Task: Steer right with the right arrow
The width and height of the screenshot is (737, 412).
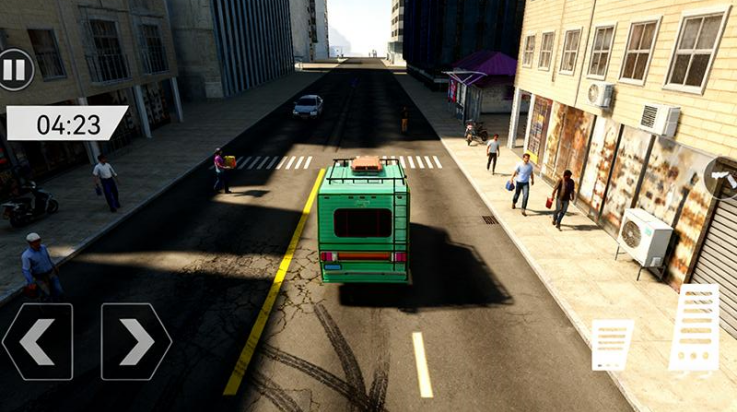Action: tap(136, 342)
